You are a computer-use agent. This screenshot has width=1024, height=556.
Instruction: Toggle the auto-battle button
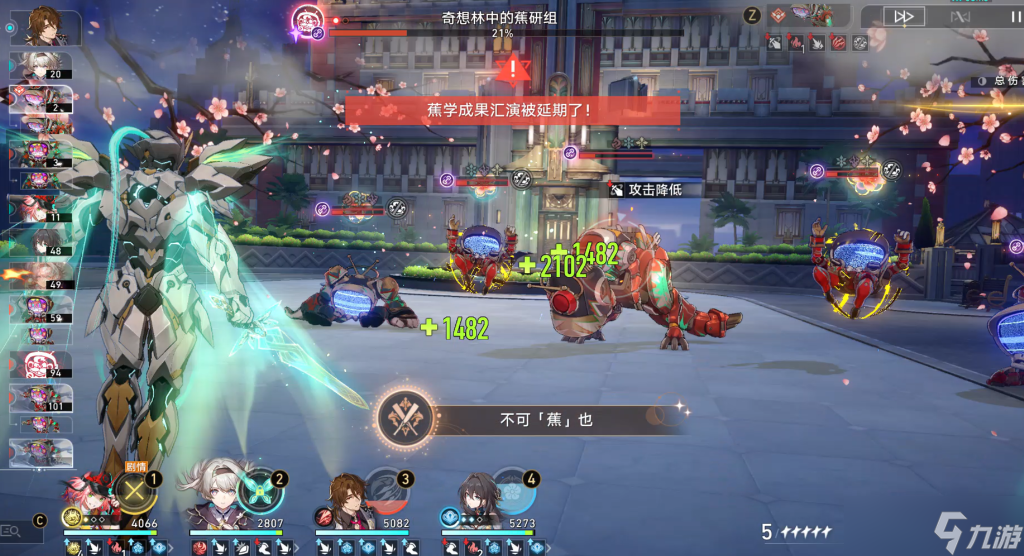point(960,16)
